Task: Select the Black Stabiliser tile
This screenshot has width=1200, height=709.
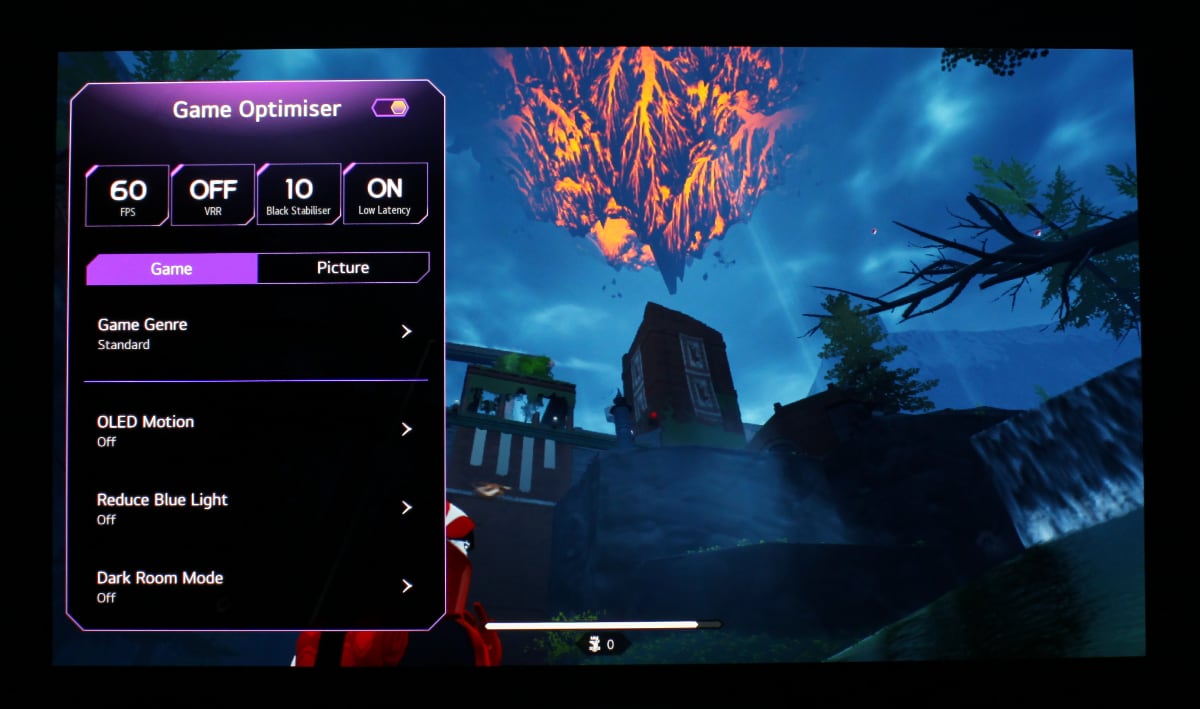Action: [299, 194]
